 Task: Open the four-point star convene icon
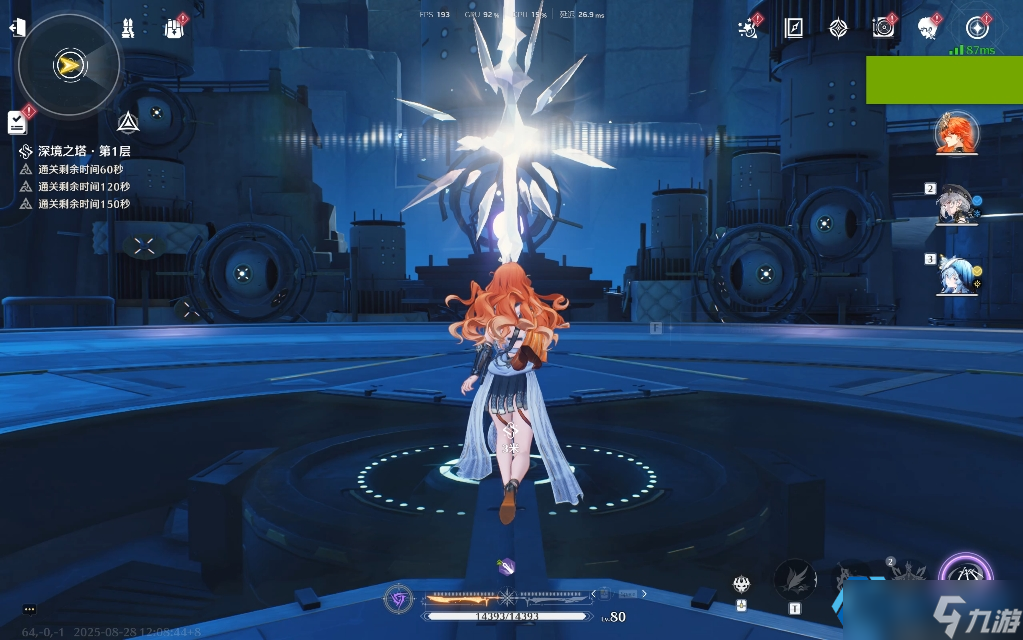[x=838, y=28]
